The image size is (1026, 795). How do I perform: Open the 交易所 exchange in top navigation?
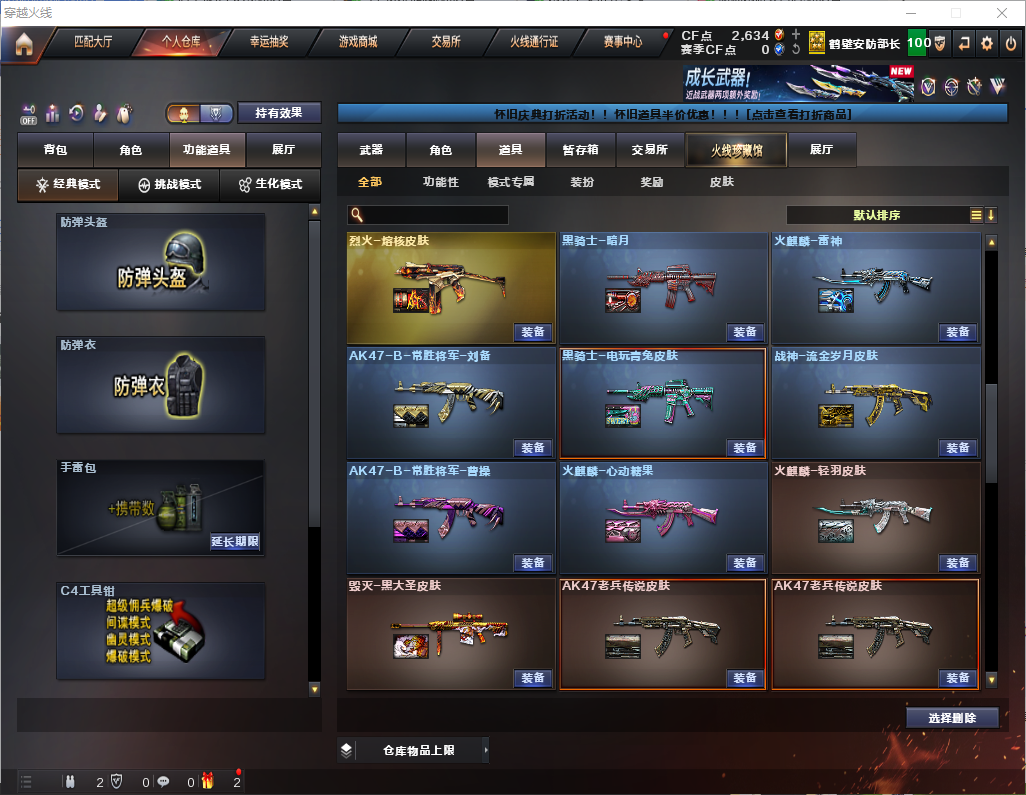coord(446,42)
